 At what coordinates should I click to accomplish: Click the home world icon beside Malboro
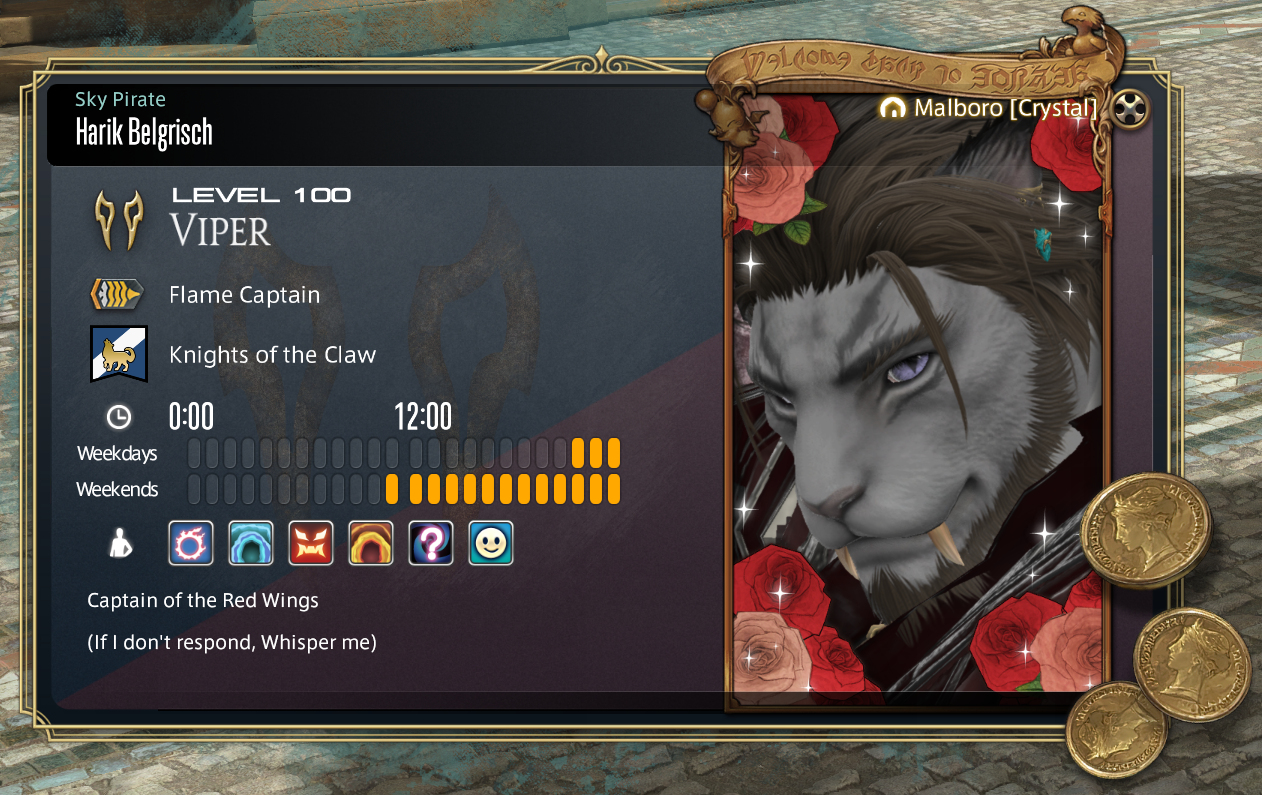[893, 108]
